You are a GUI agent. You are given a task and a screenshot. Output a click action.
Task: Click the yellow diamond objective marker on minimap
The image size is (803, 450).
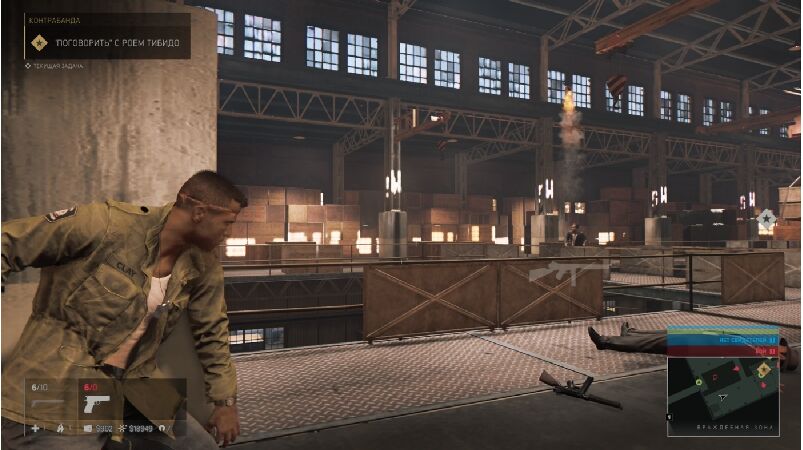tap(763, 370)
